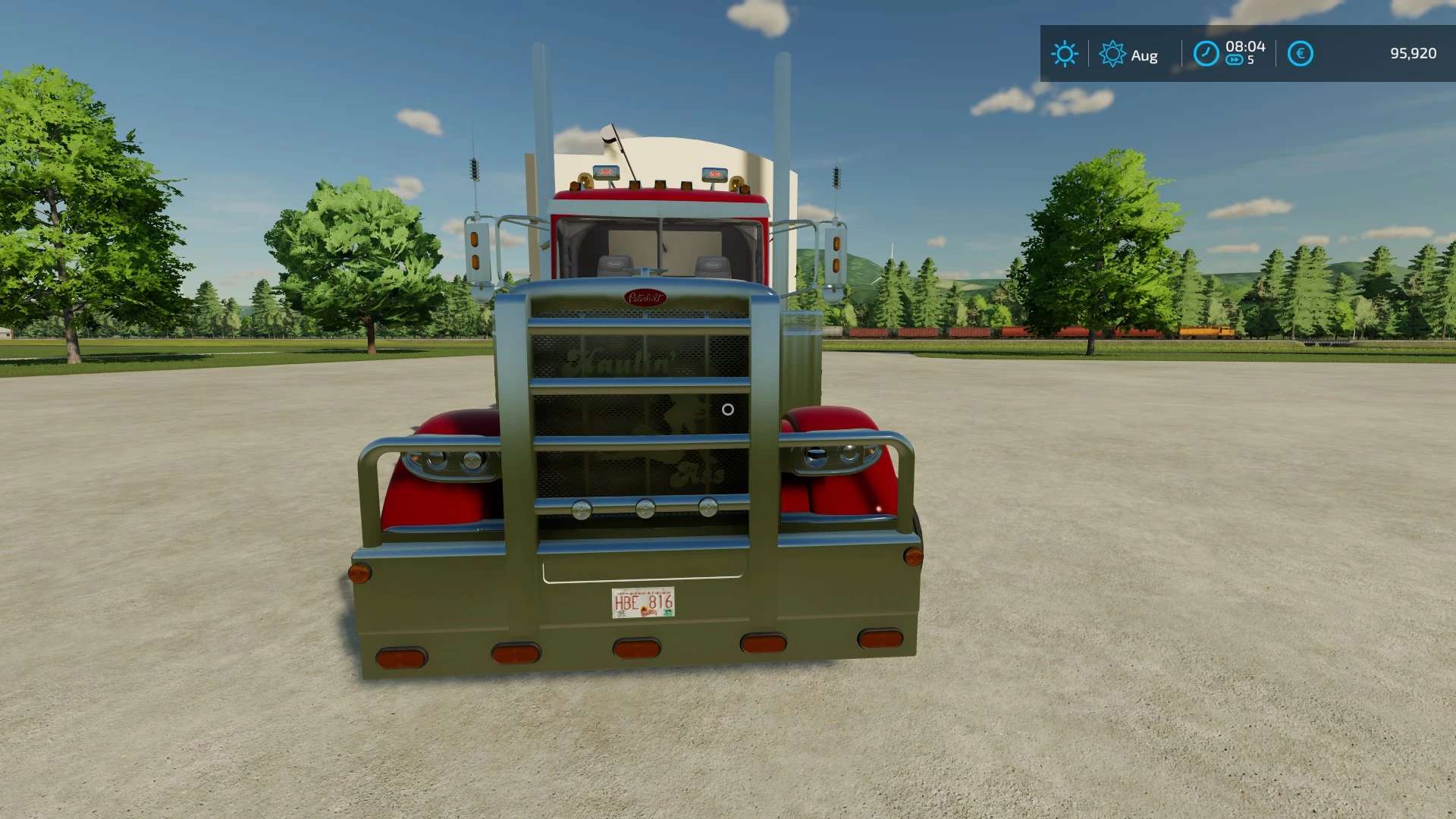This screenshot has width=1456, height=819.
Task: Click the sunny weather icon
Action: (1064, 54)
